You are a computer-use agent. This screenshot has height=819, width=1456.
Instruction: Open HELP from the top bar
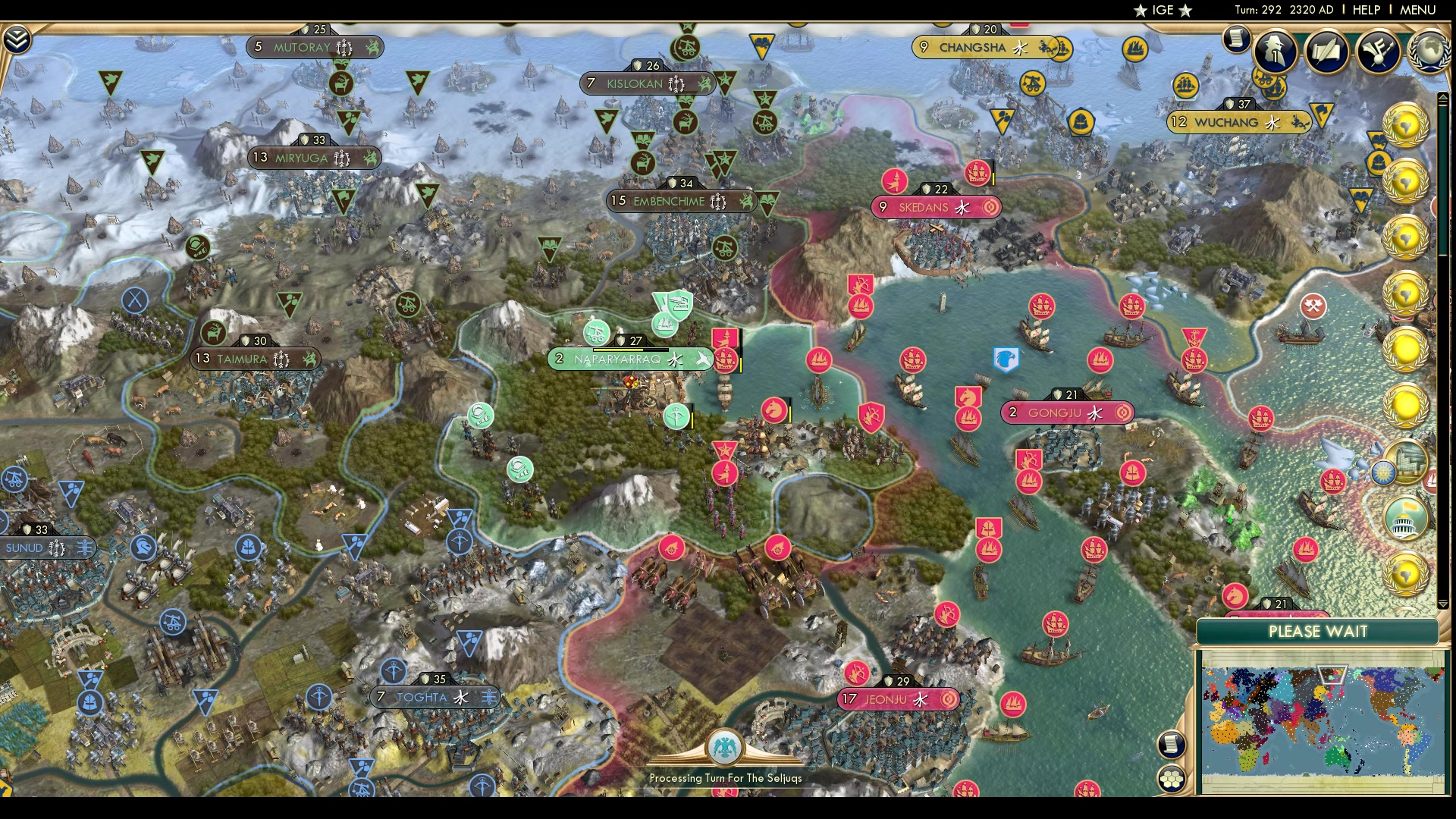1366,10
